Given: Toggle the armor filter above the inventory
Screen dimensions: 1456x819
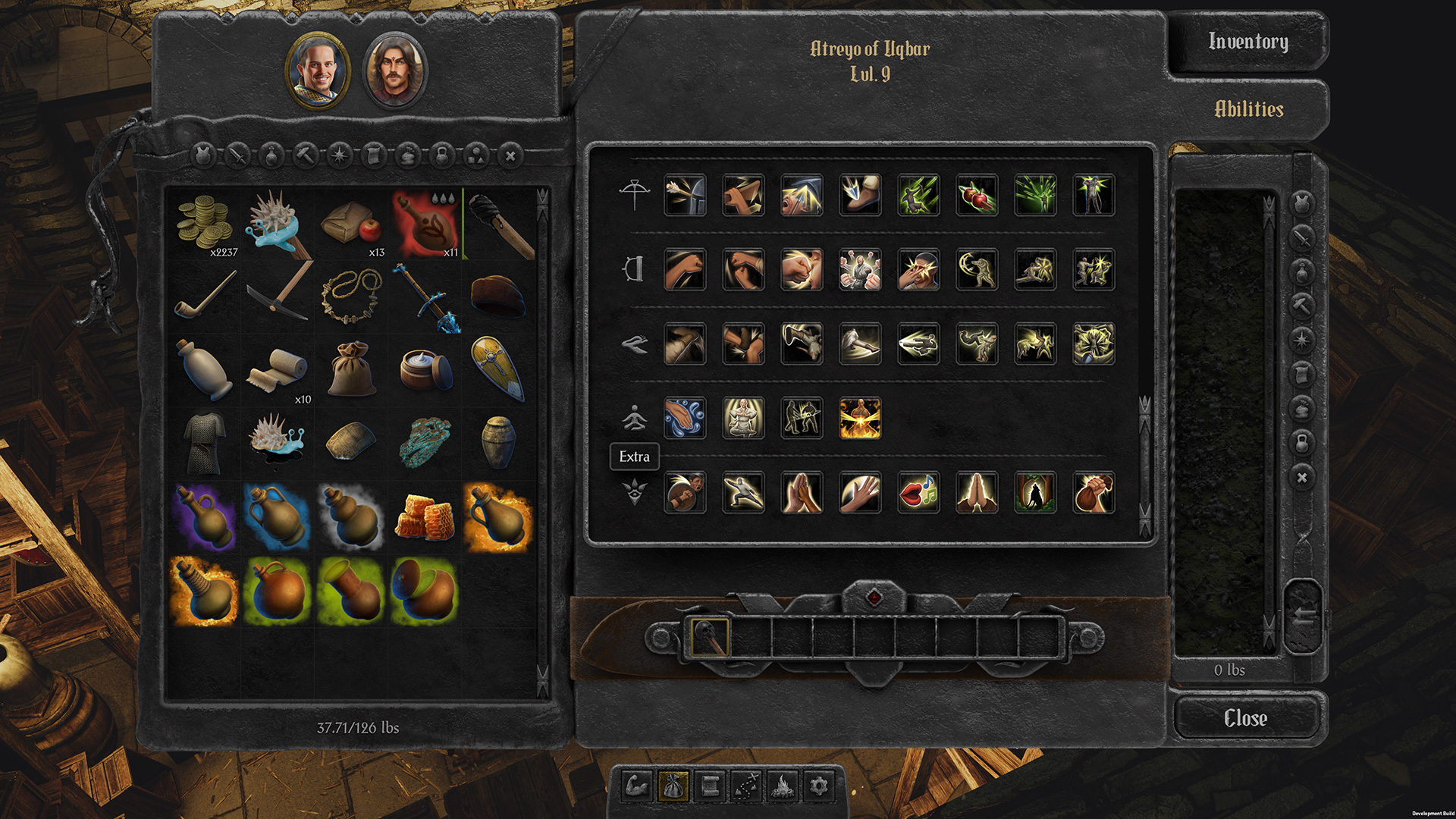Looking at the screenshot, I should pos(202,155).
